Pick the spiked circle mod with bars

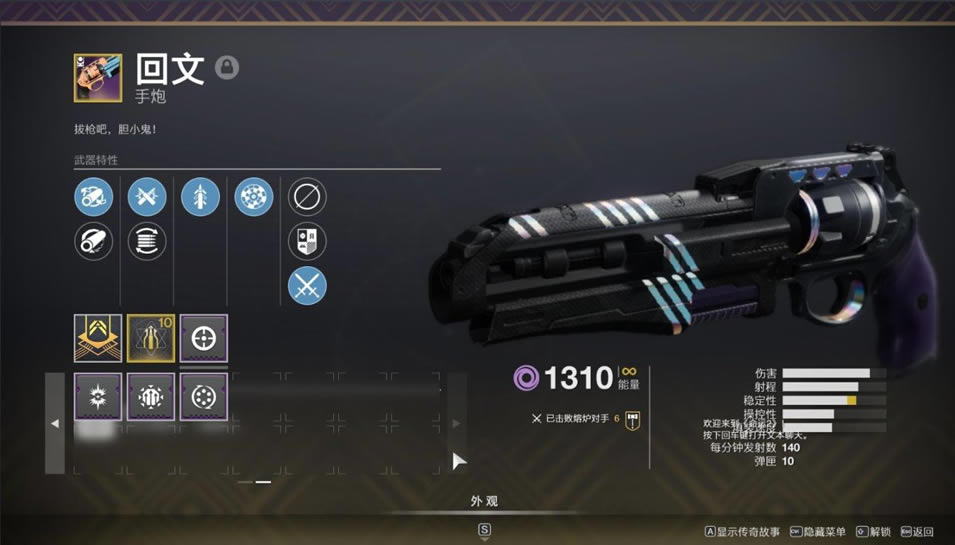151,396
